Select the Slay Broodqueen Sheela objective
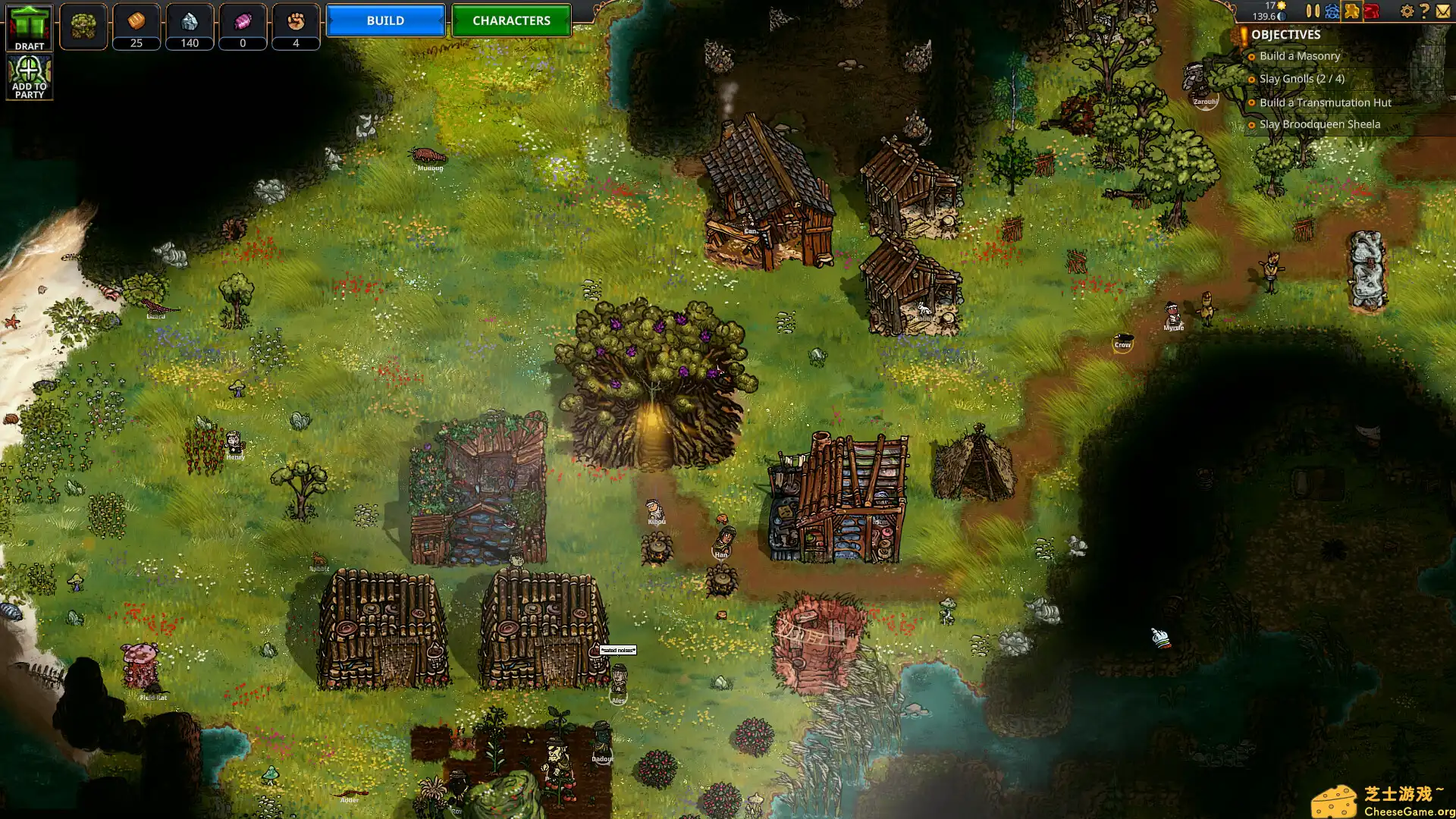This screenshot has height=819, width=1456. point(1319,124)
